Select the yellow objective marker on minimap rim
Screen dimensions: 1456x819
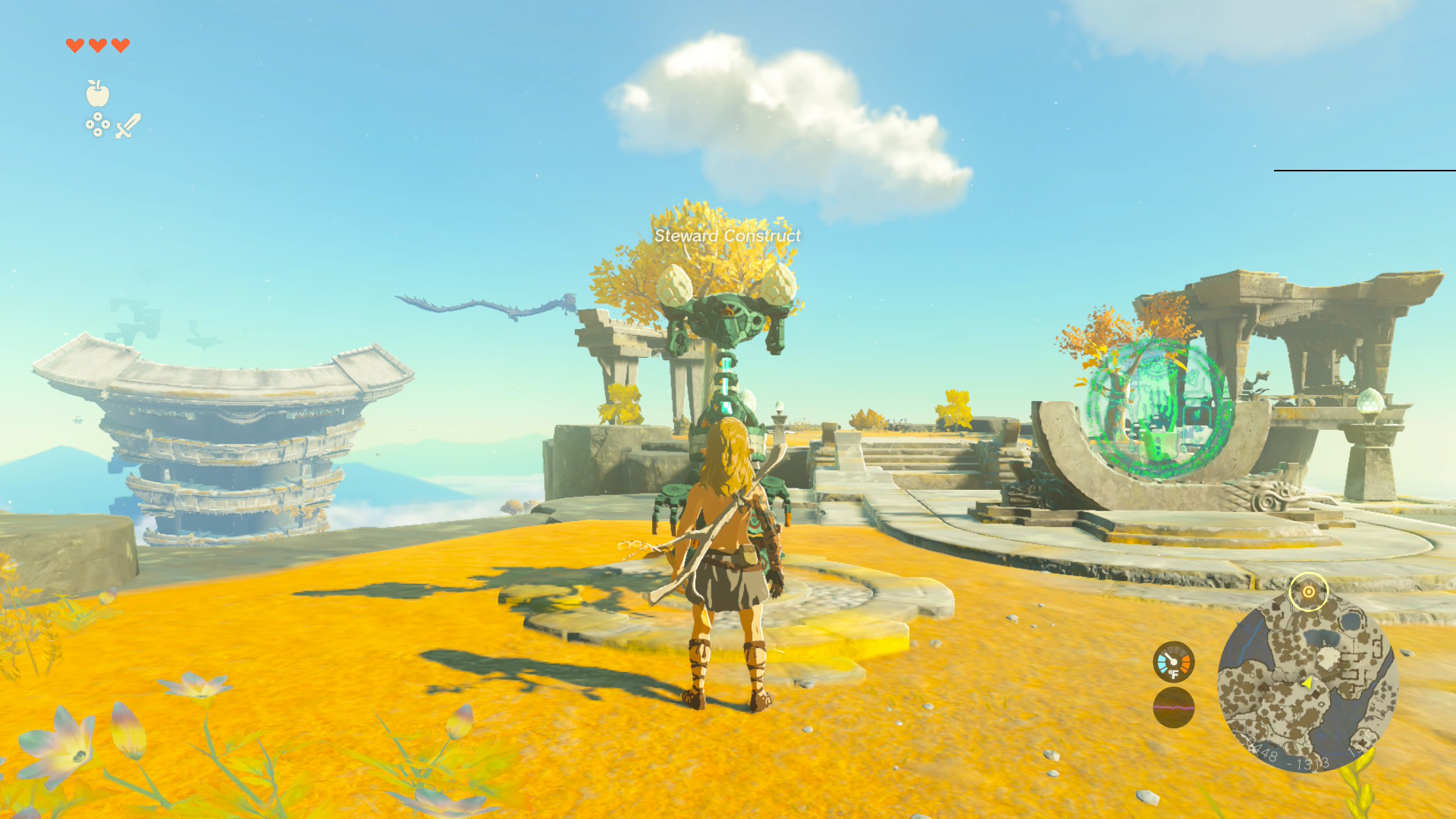(x=1308, y=591)
